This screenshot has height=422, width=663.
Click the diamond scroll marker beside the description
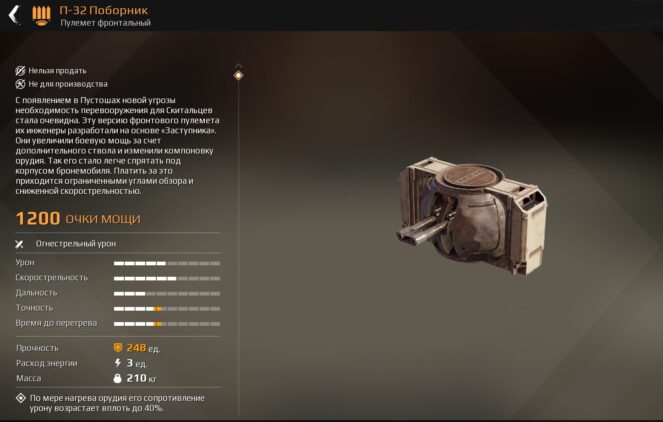click(x=238, y=75)
